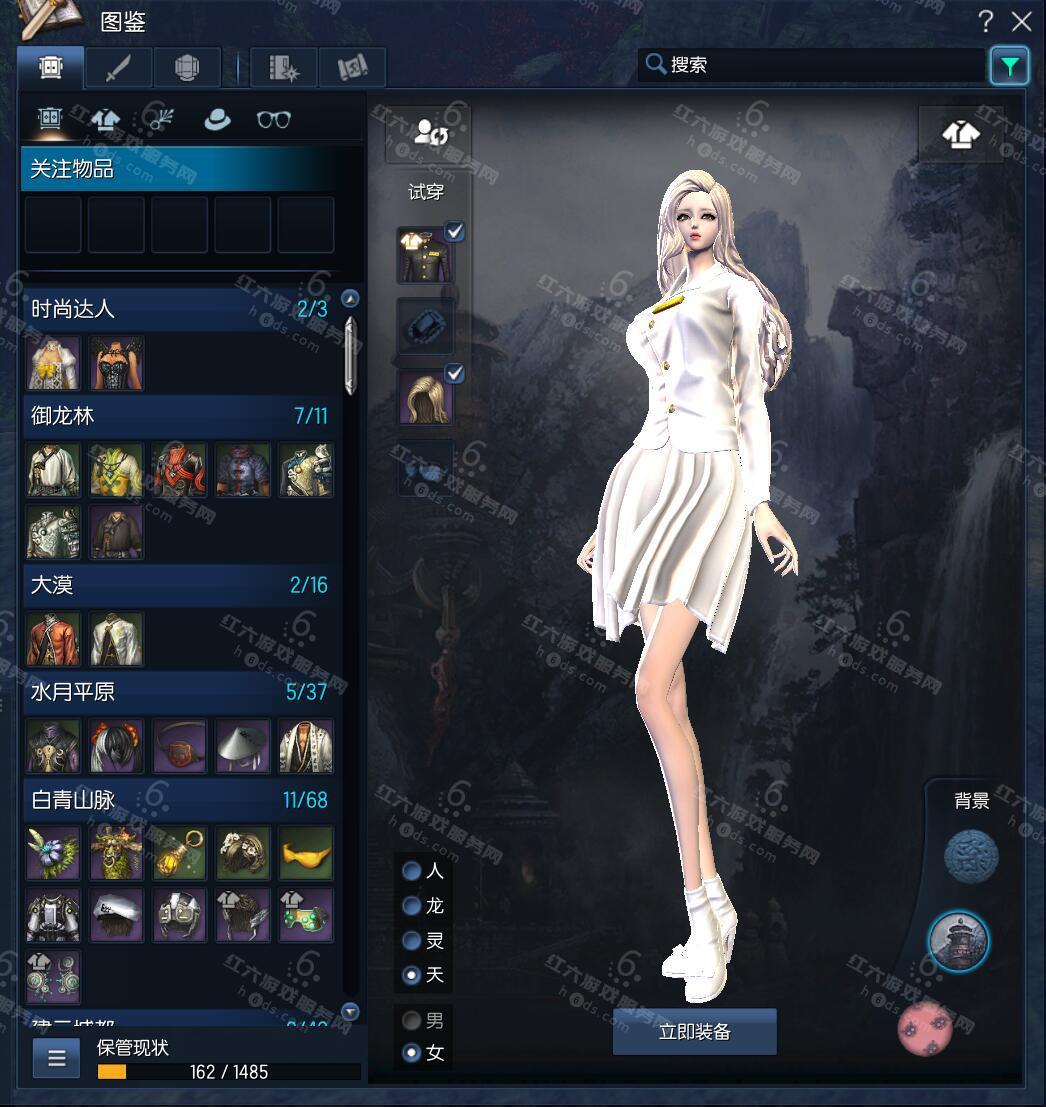Viewport: 1046px width, 1107px height.
Task: Choose the 人 race option
Action: click(411, 871)
